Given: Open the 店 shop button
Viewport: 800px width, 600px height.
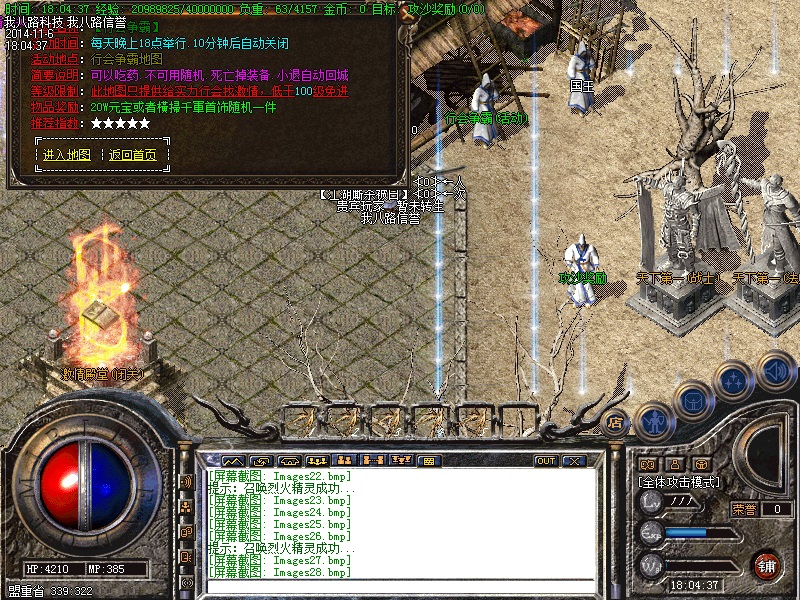Looking at the screenshot, I should point(616,422).
